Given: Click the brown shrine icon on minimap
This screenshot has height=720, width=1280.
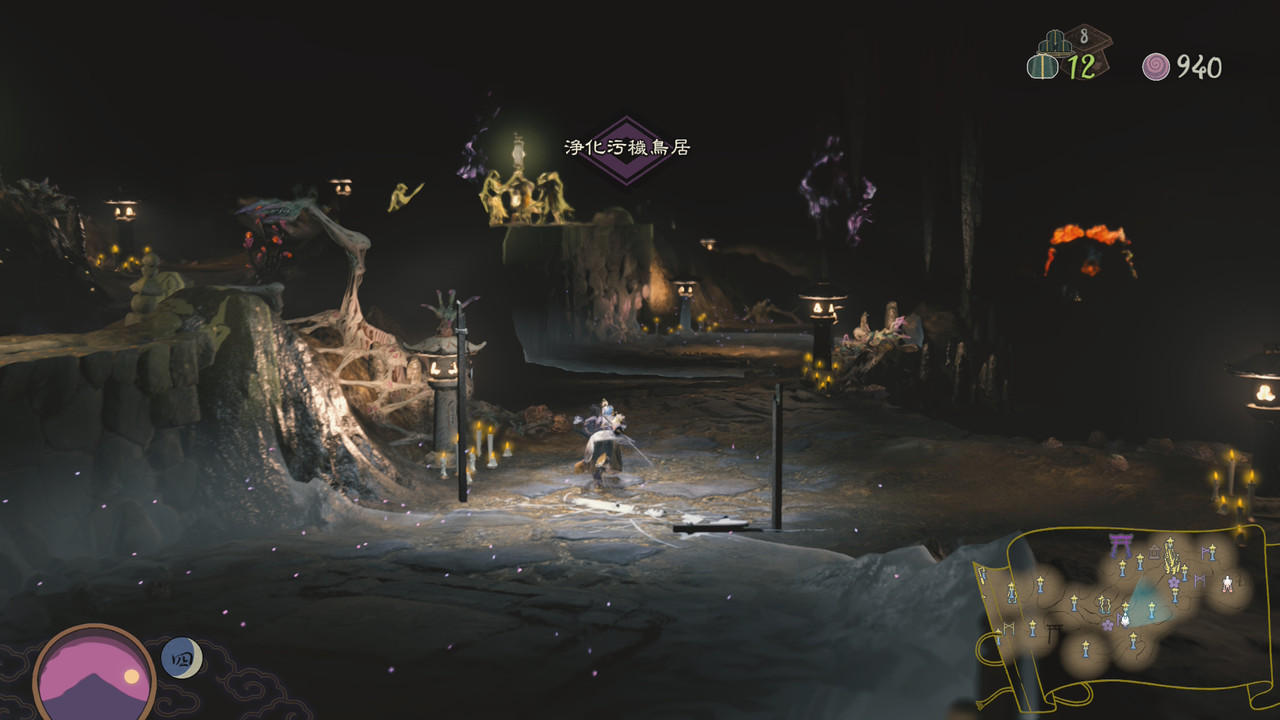Looking at the screenshot, I should pos(1155,553).
